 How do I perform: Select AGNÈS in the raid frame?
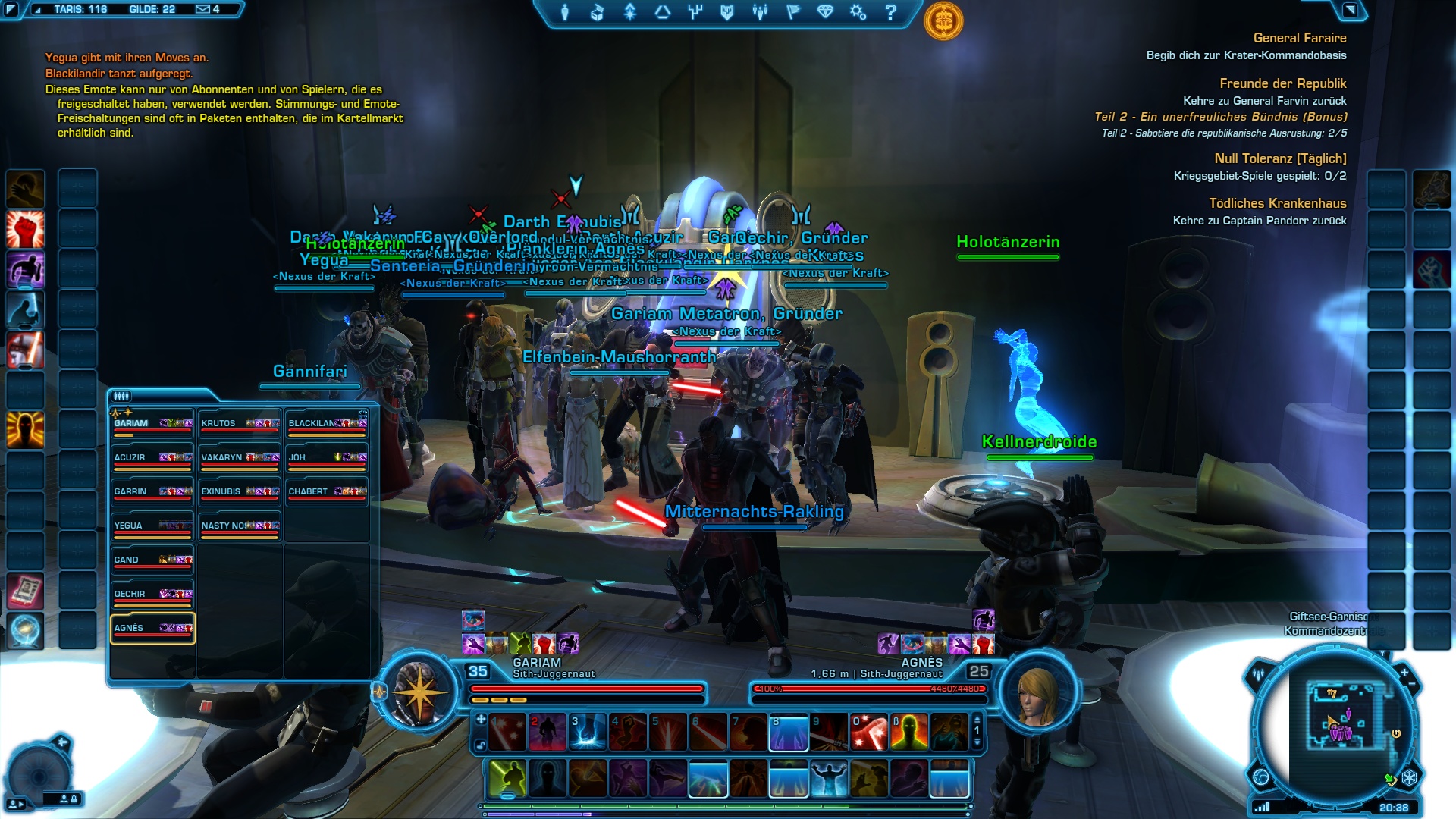coord(152,629)
